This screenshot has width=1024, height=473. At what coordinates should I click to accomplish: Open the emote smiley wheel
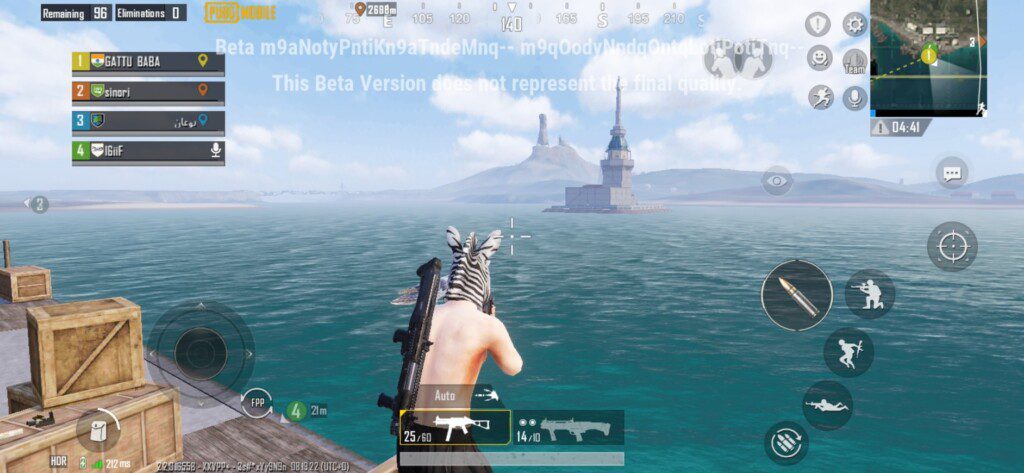click(820, 58)
